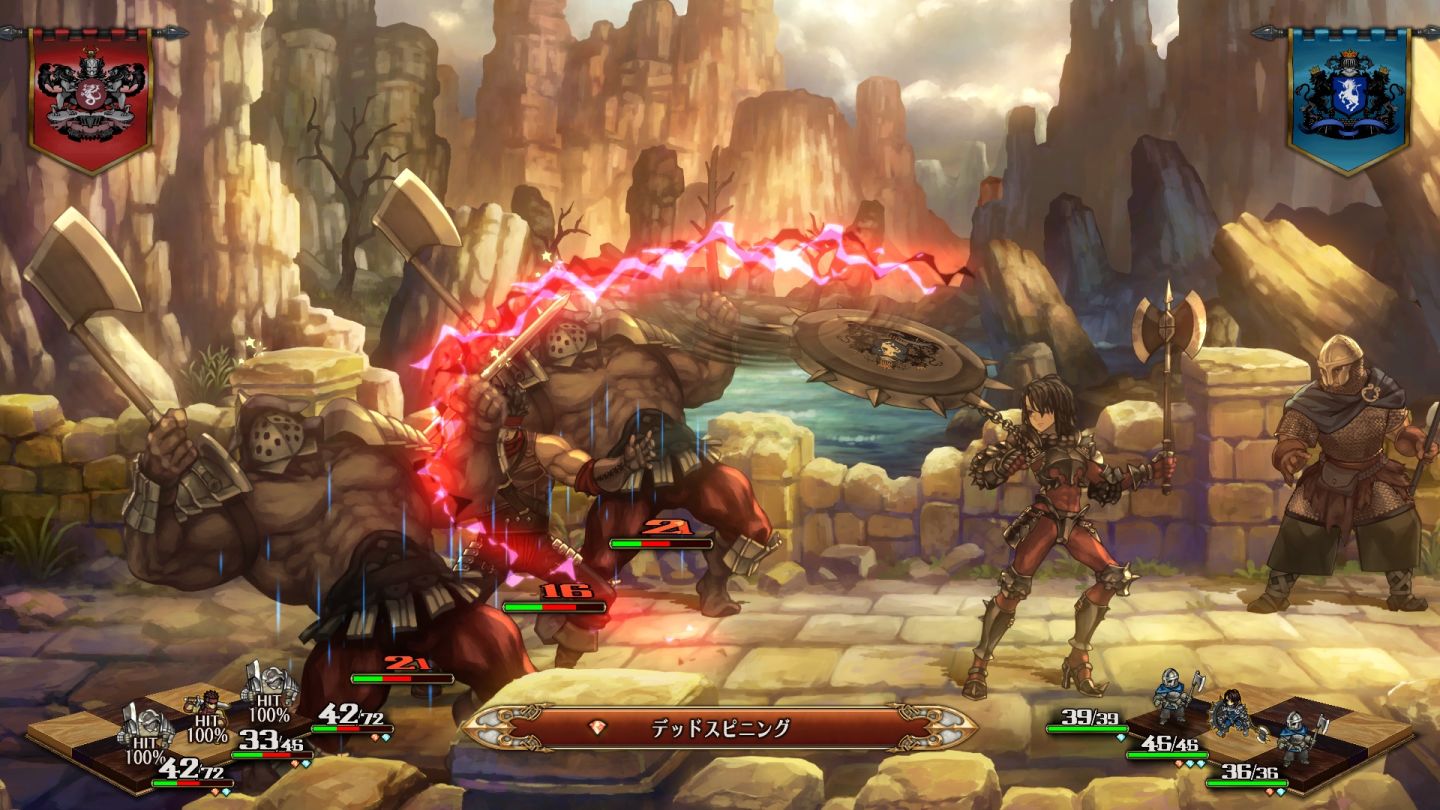The image size is (1440, 810).
Task: Click the blue unicorn crest banner
Action: (1348, 97)
